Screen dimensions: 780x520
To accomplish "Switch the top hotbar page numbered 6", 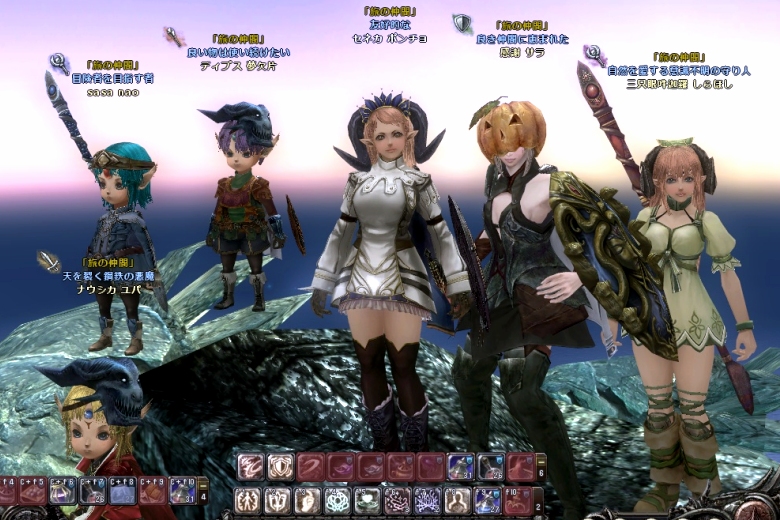I will [x=541, y=472].
